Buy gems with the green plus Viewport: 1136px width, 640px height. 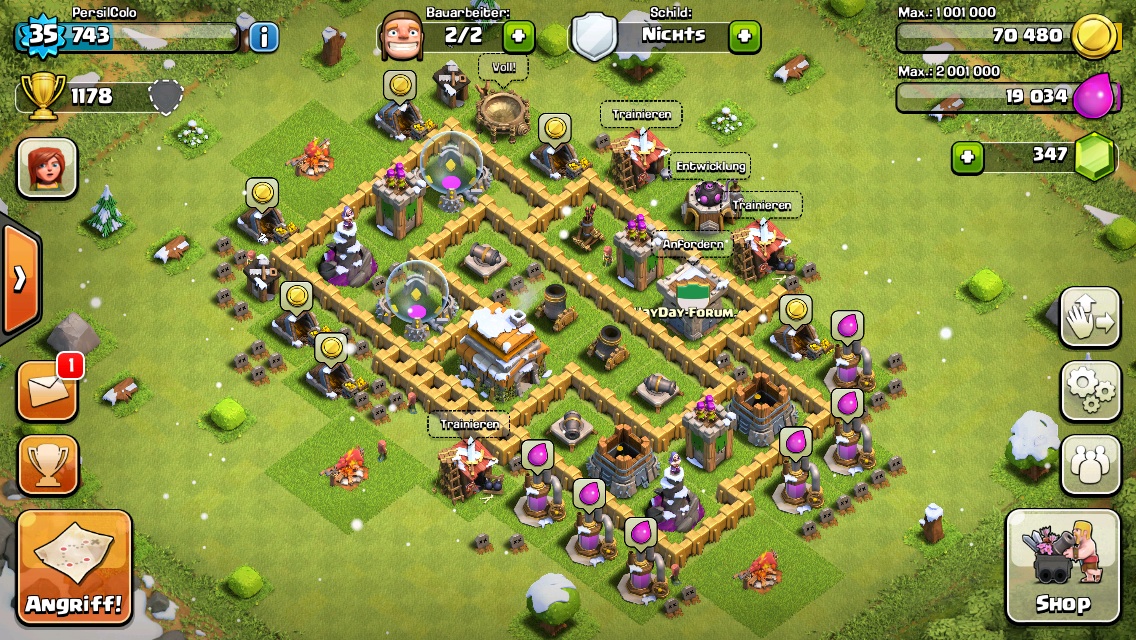click(965, 156)
